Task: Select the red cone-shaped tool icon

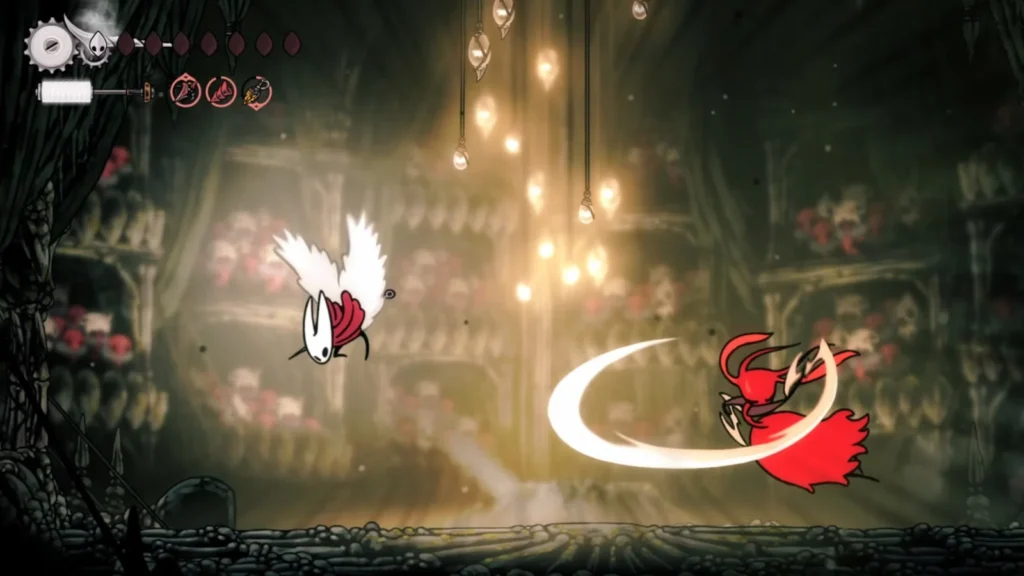Action: click(221, 93)
